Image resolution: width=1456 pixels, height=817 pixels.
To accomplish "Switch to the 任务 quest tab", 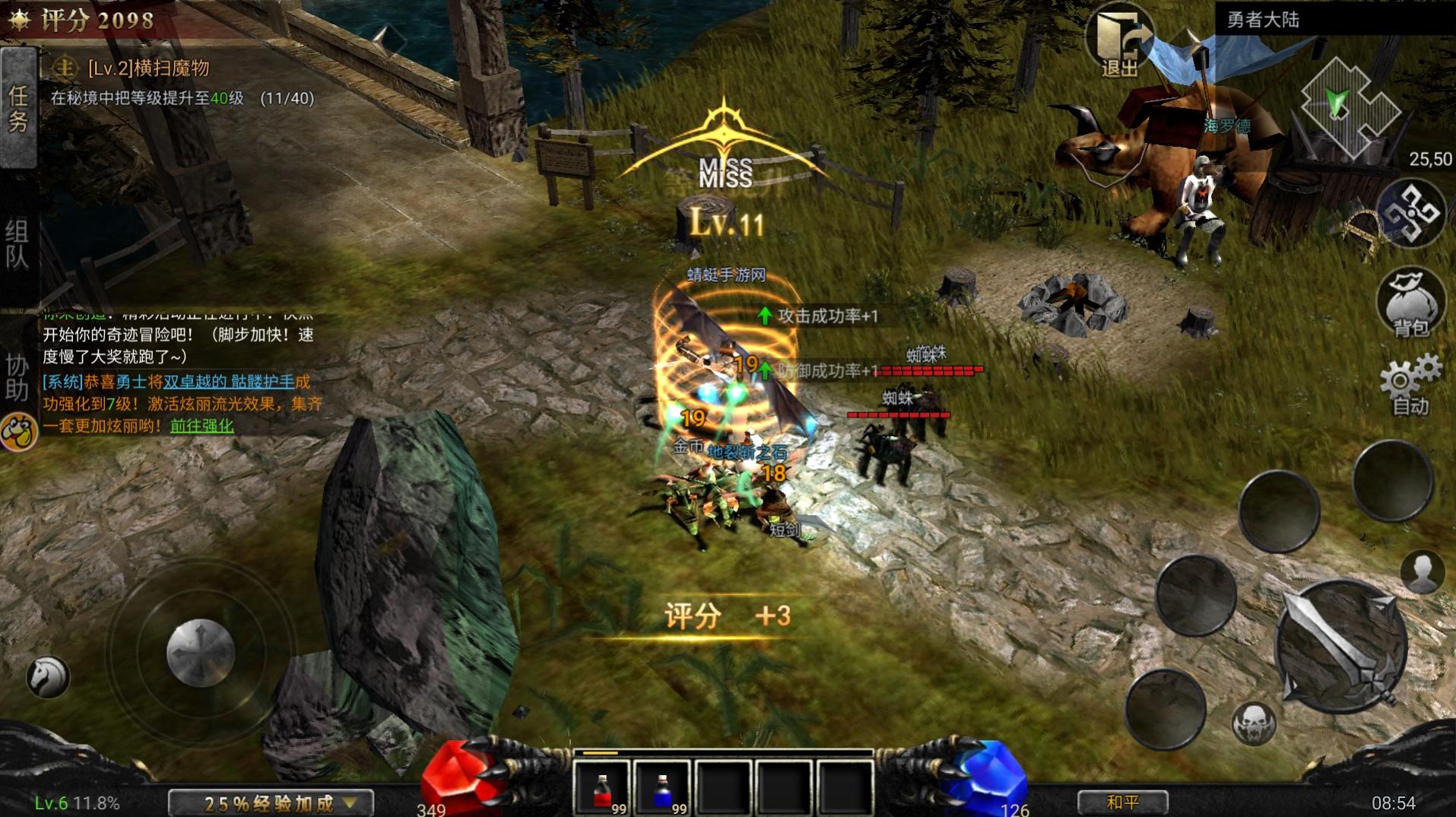I will [18, 108].
